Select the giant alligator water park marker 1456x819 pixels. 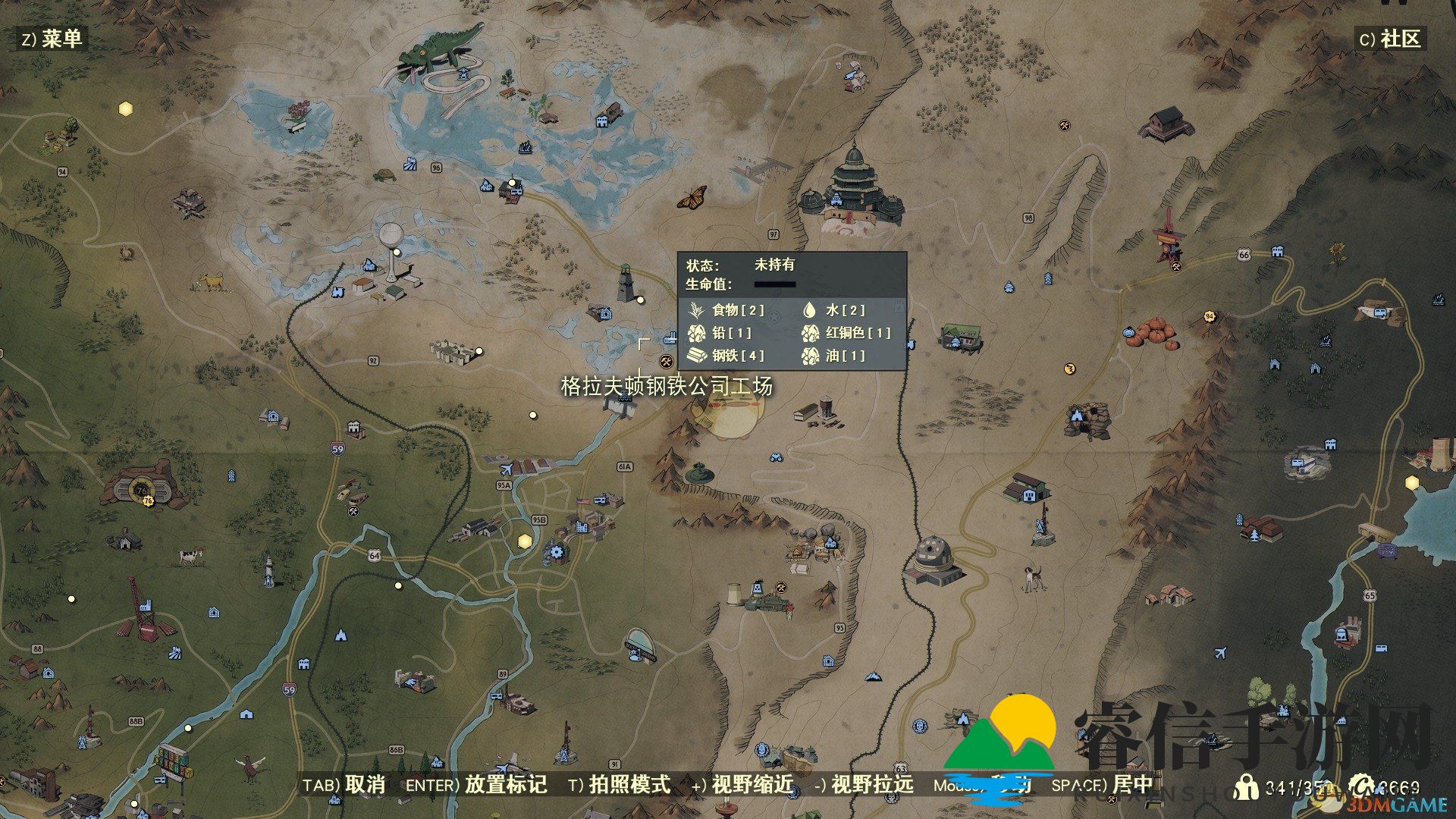440,52
